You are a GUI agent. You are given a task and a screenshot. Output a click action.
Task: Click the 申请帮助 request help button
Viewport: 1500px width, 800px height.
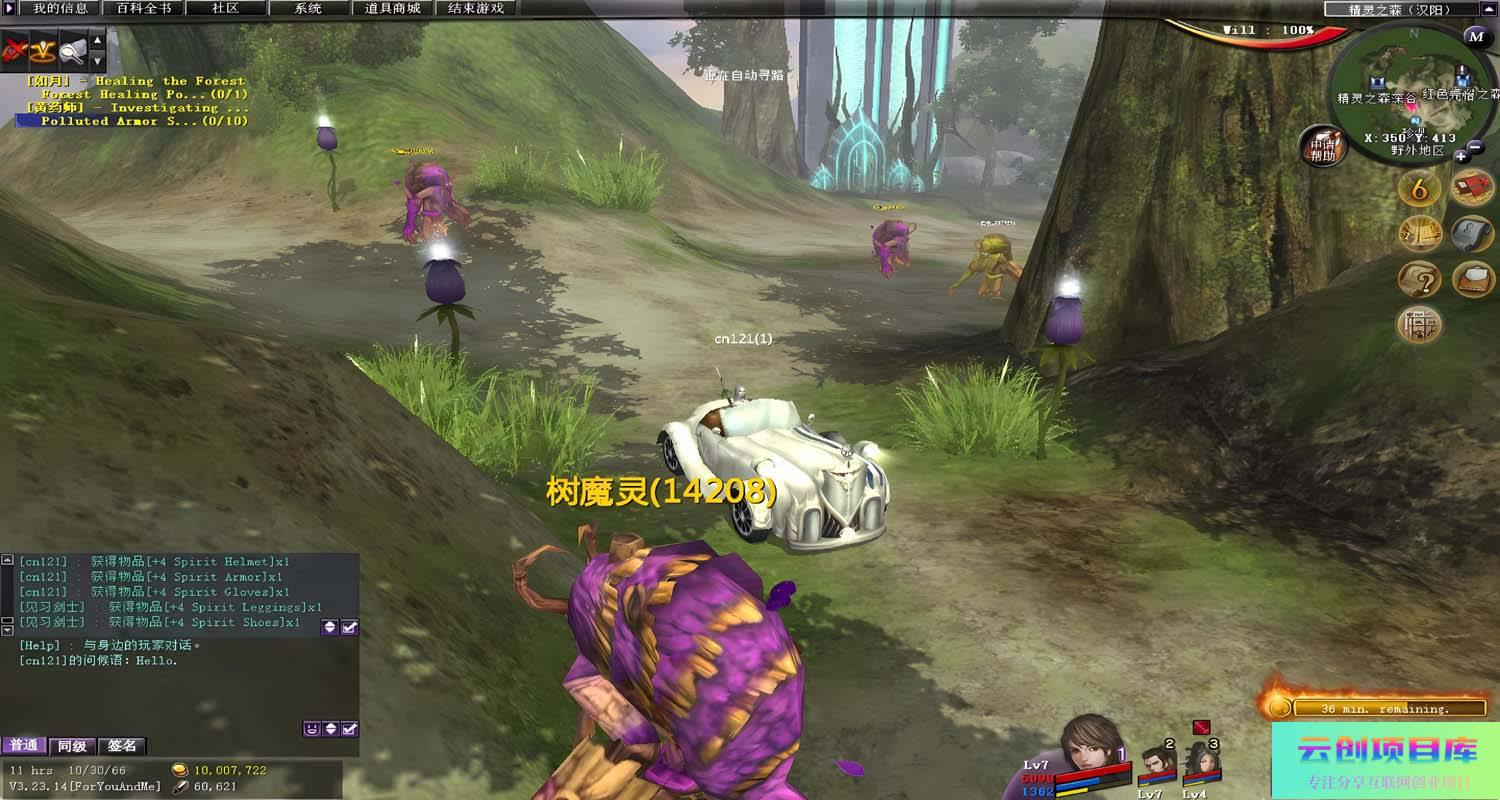pyautogui.click(x=1323, y=146)
